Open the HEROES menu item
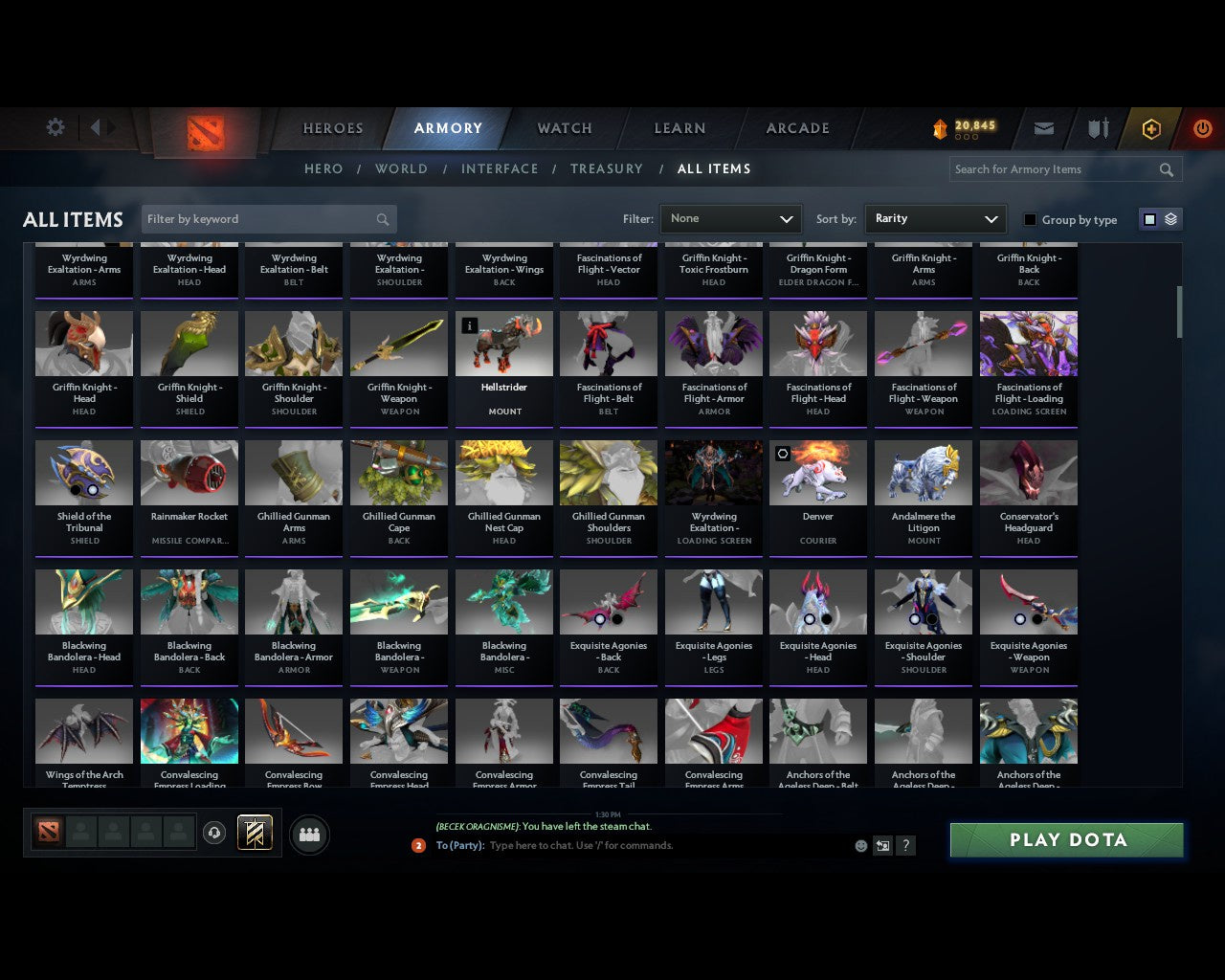This screenshot has height=980, width=1225. click(x=332, y=127)
